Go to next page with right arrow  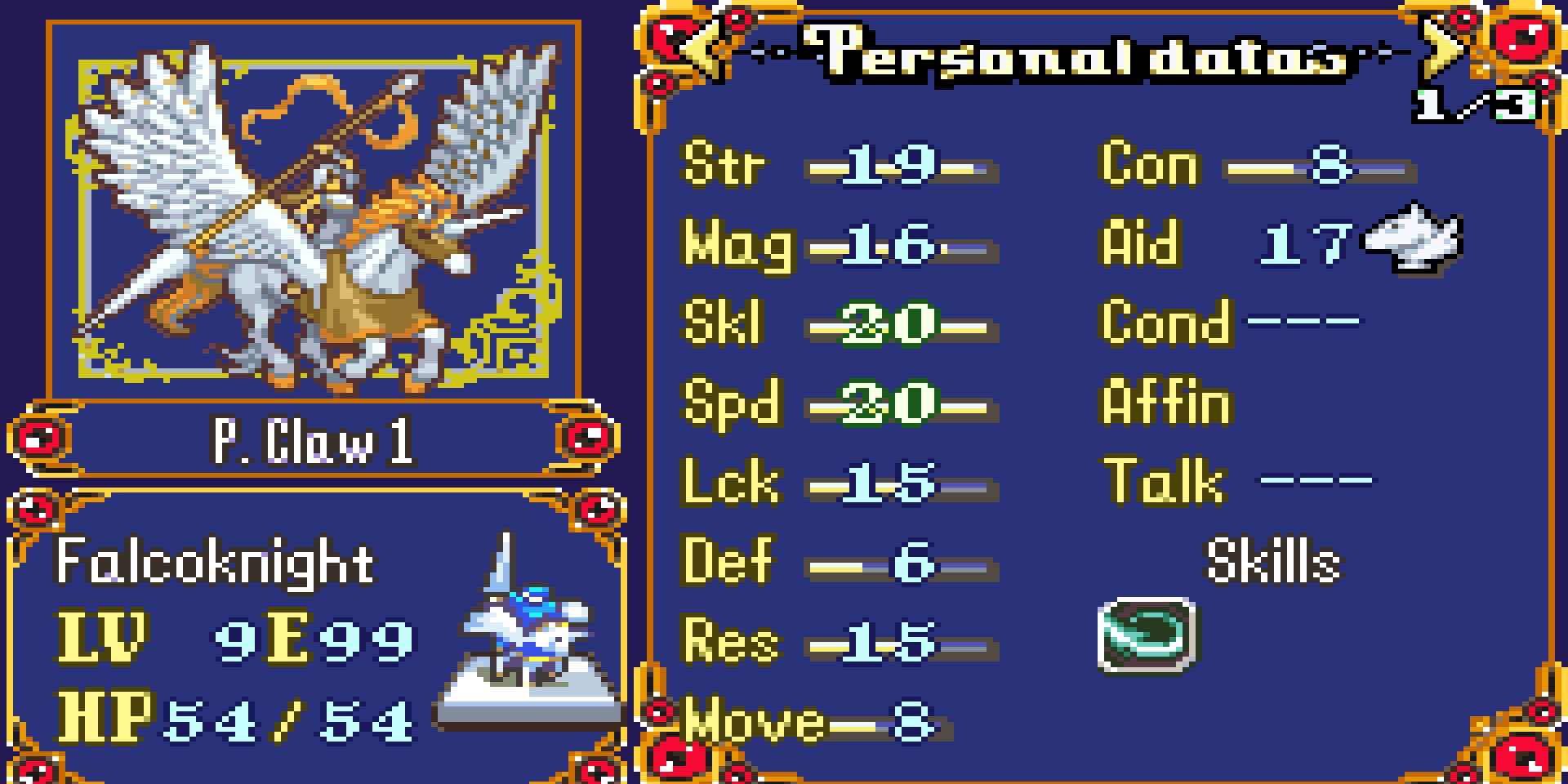1442,47
